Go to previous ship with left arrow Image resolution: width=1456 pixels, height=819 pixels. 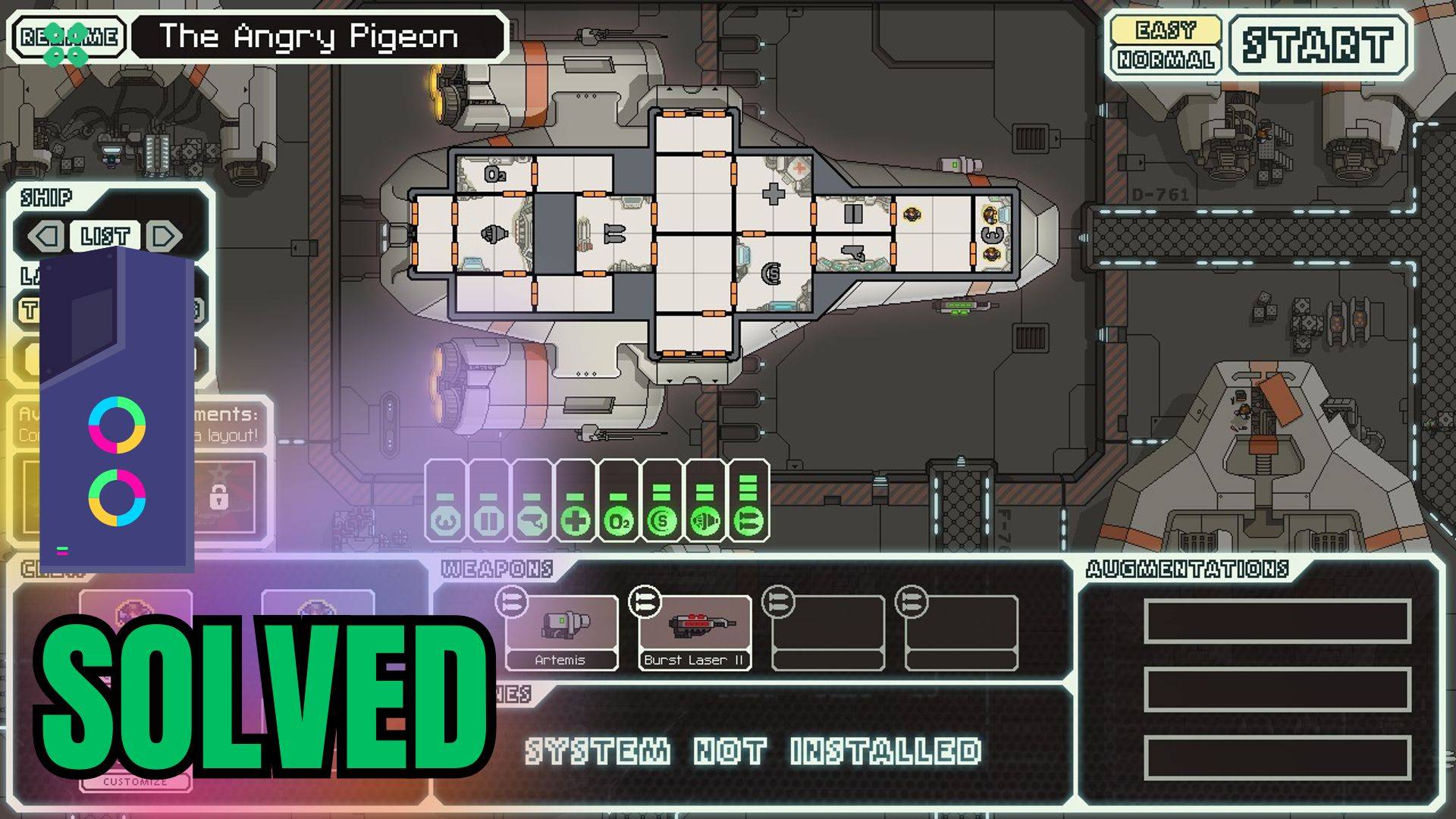tap(45, 237)
